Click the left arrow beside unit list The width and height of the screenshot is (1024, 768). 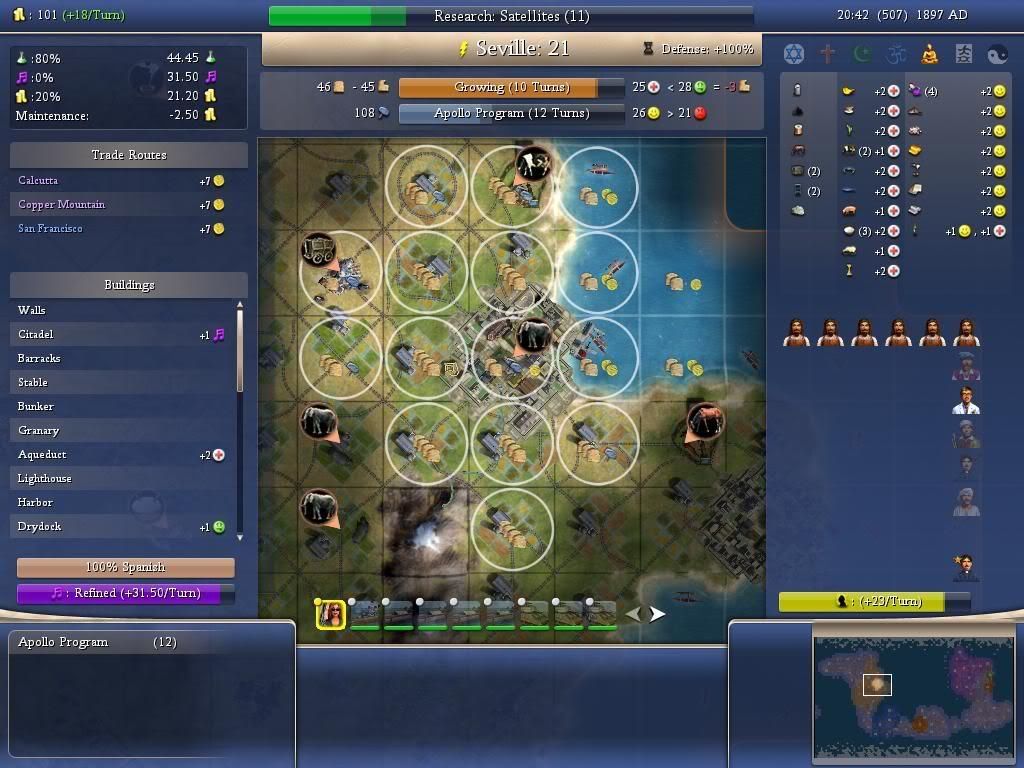[634, 614]
